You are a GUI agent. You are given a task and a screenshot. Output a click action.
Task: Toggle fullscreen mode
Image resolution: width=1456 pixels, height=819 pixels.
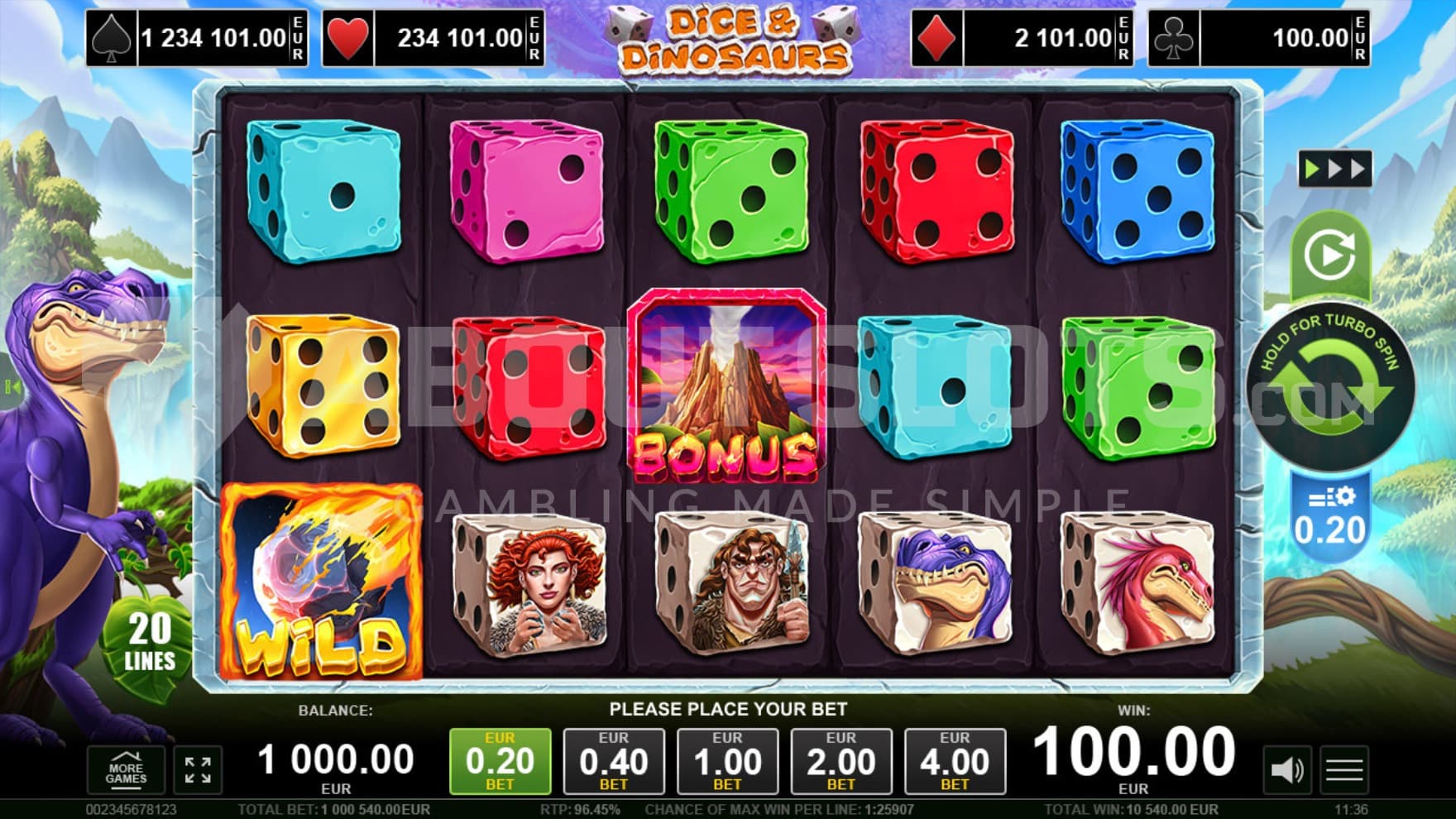coord(198,770)
